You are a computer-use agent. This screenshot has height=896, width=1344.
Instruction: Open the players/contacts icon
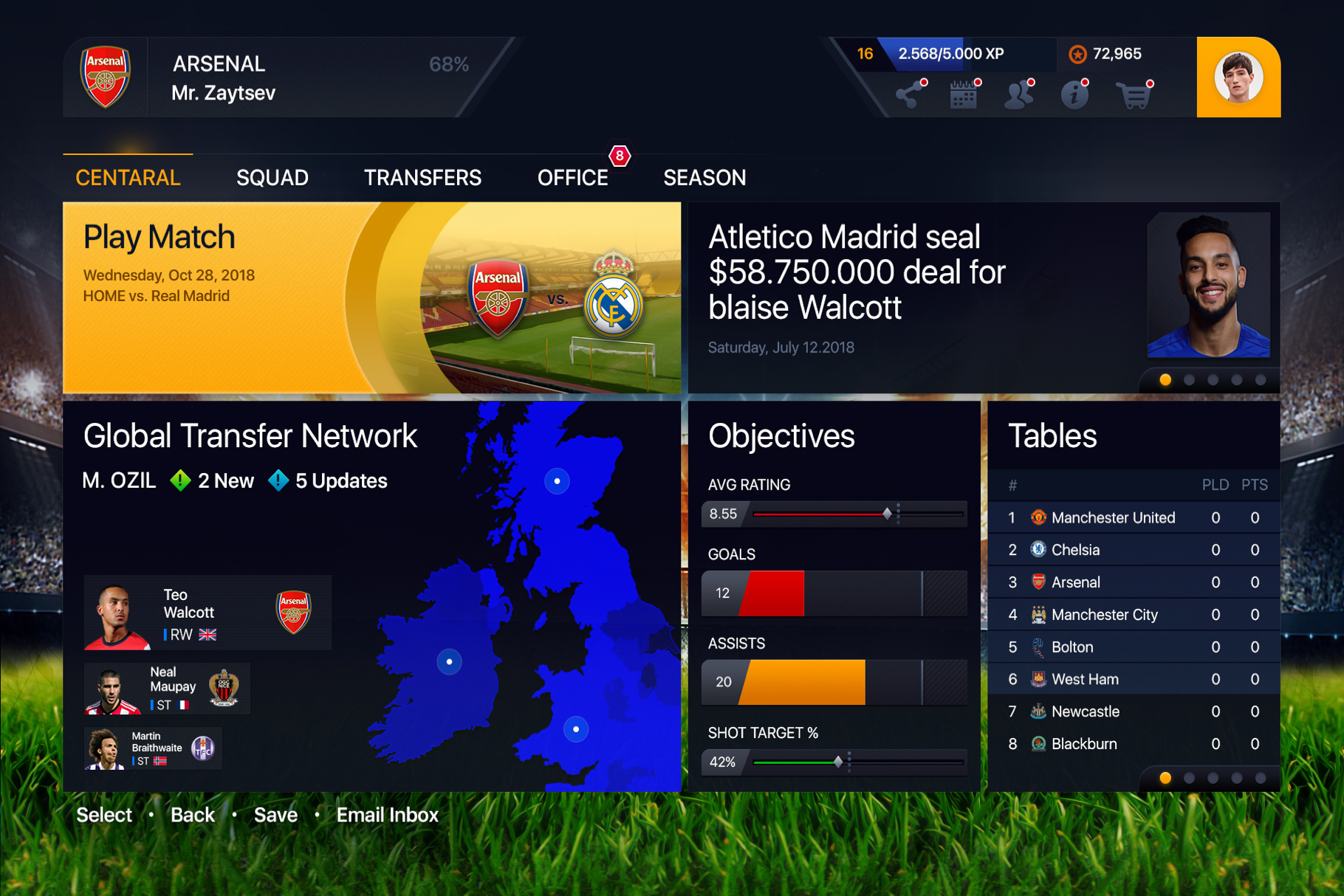1018,95
